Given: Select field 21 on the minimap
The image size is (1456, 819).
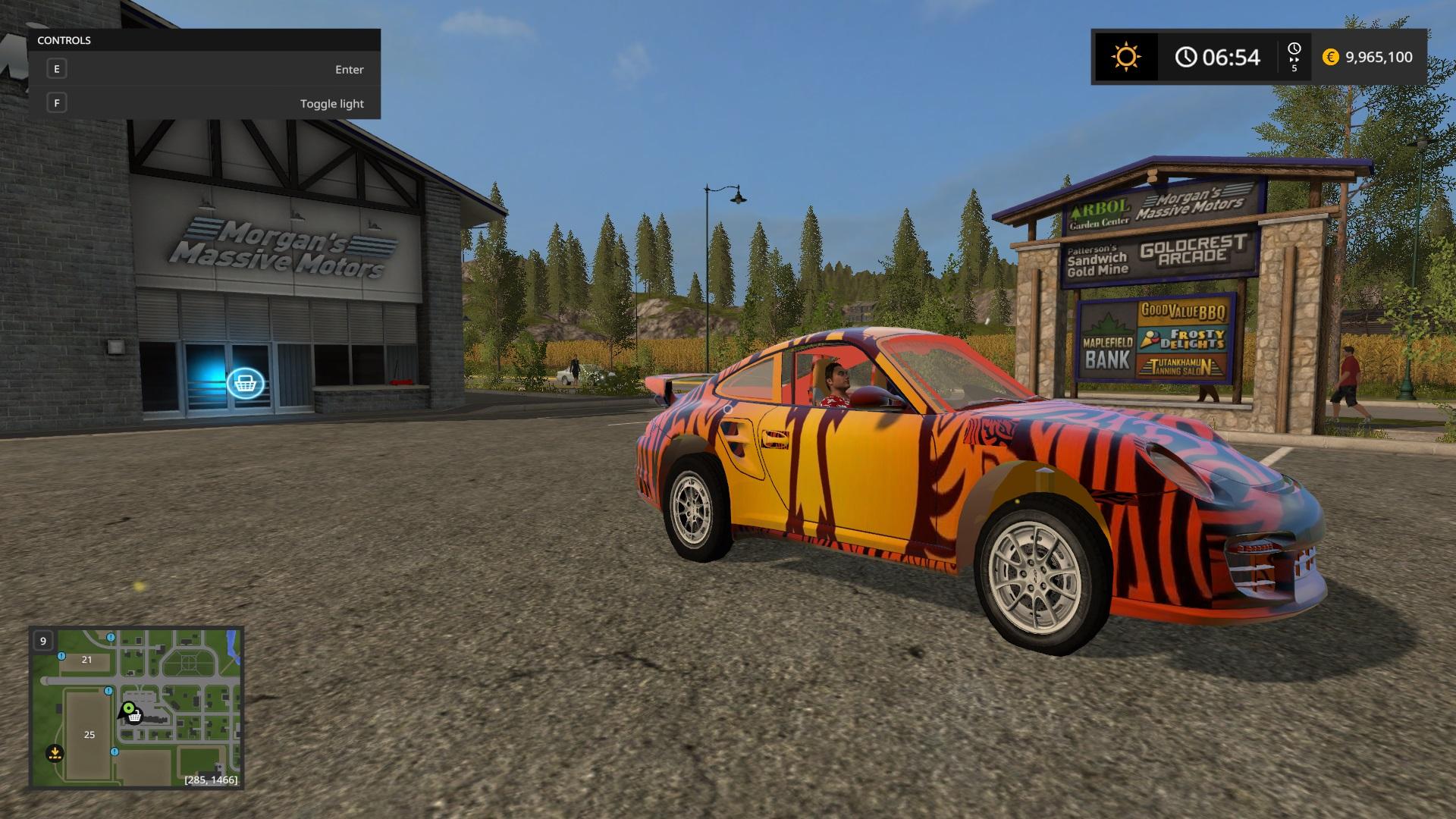Looking at the screenshot, I should (x=86, y=660).
